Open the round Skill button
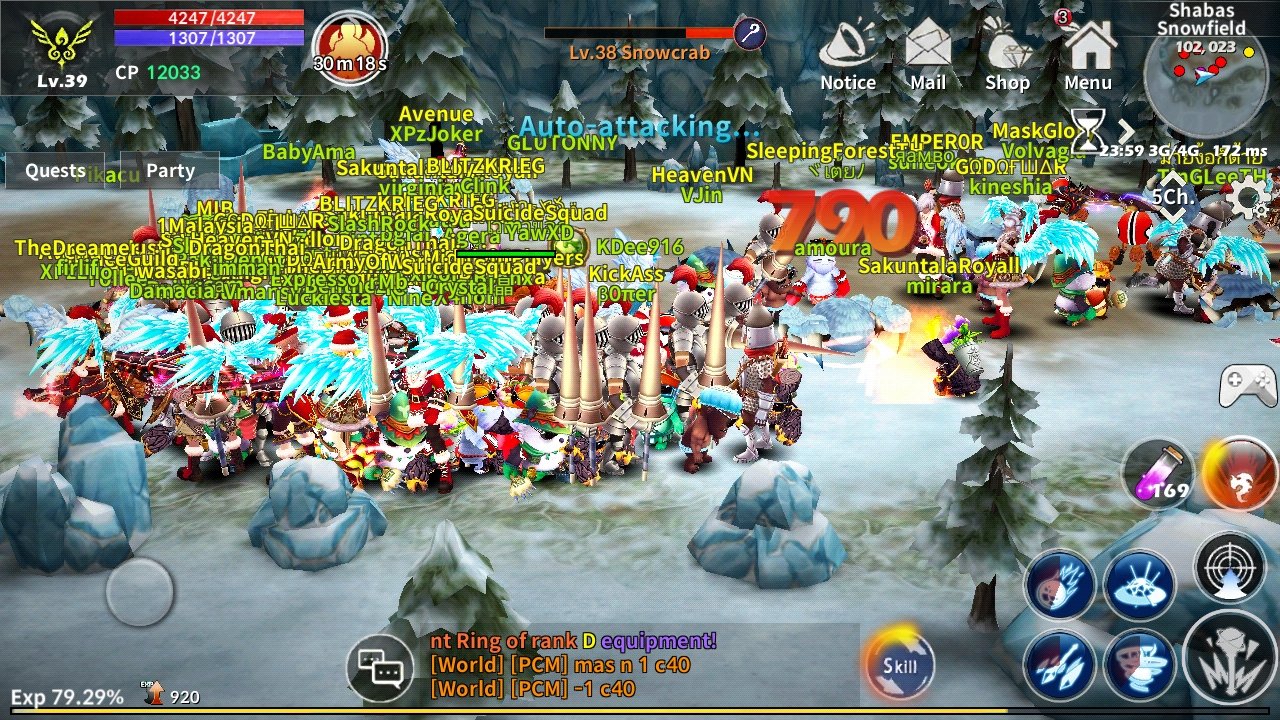Image resolution: width=1280 pixels, height=720 pixels. point(900,664)
